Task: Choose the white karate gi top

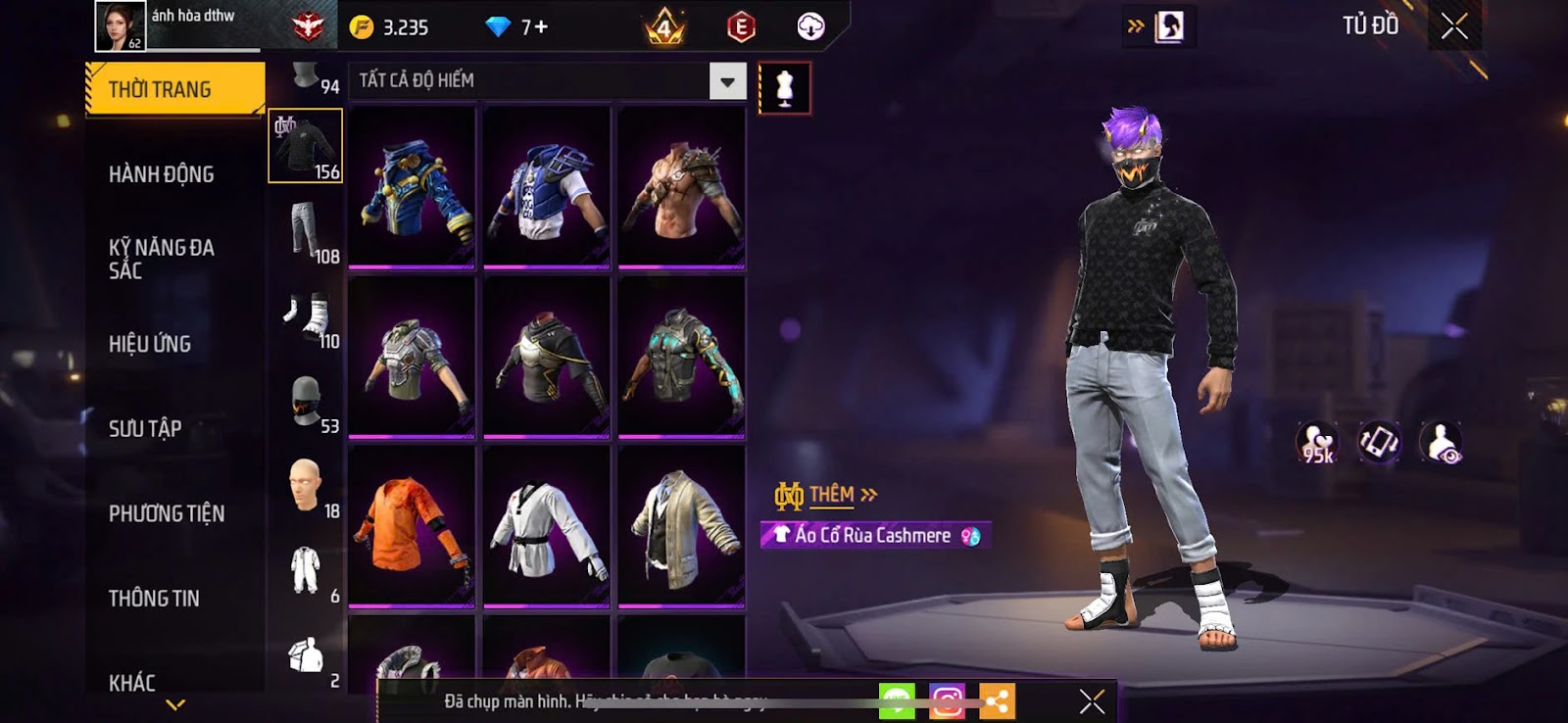Action: tap(547, 526)
